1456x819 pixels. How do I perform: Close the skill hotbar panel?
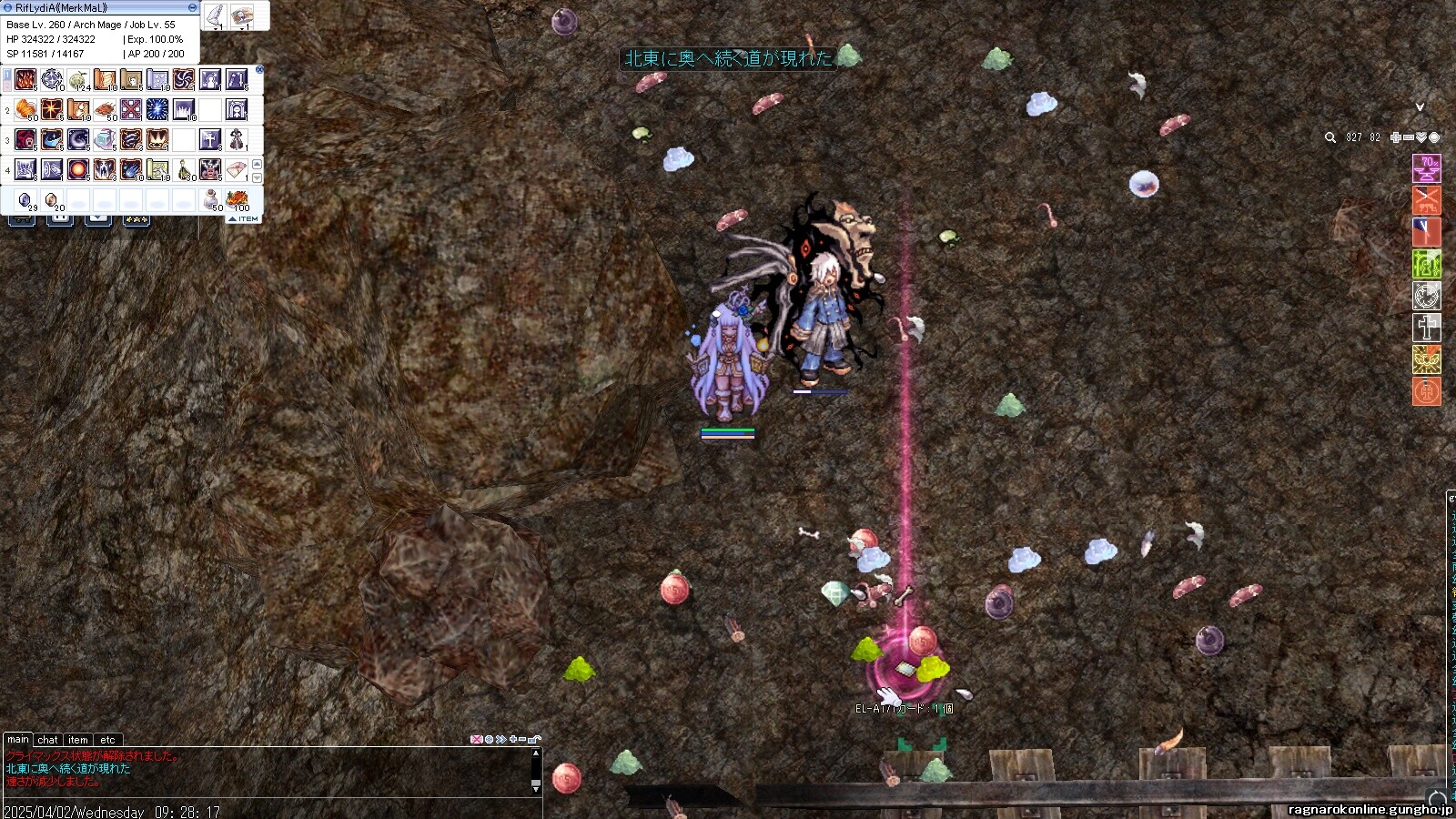[259, 69]
